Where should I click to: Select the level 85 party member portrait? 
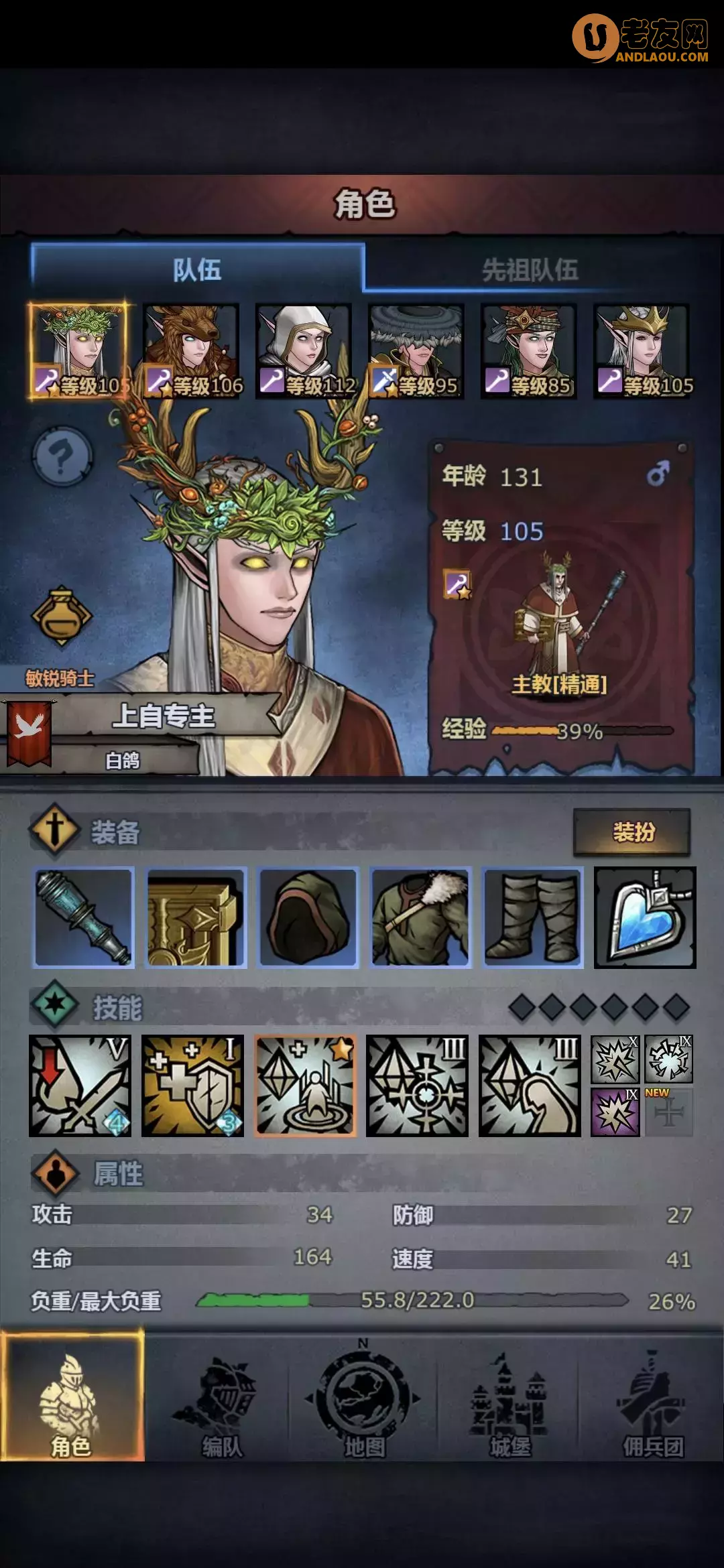[x=528, y=350]
